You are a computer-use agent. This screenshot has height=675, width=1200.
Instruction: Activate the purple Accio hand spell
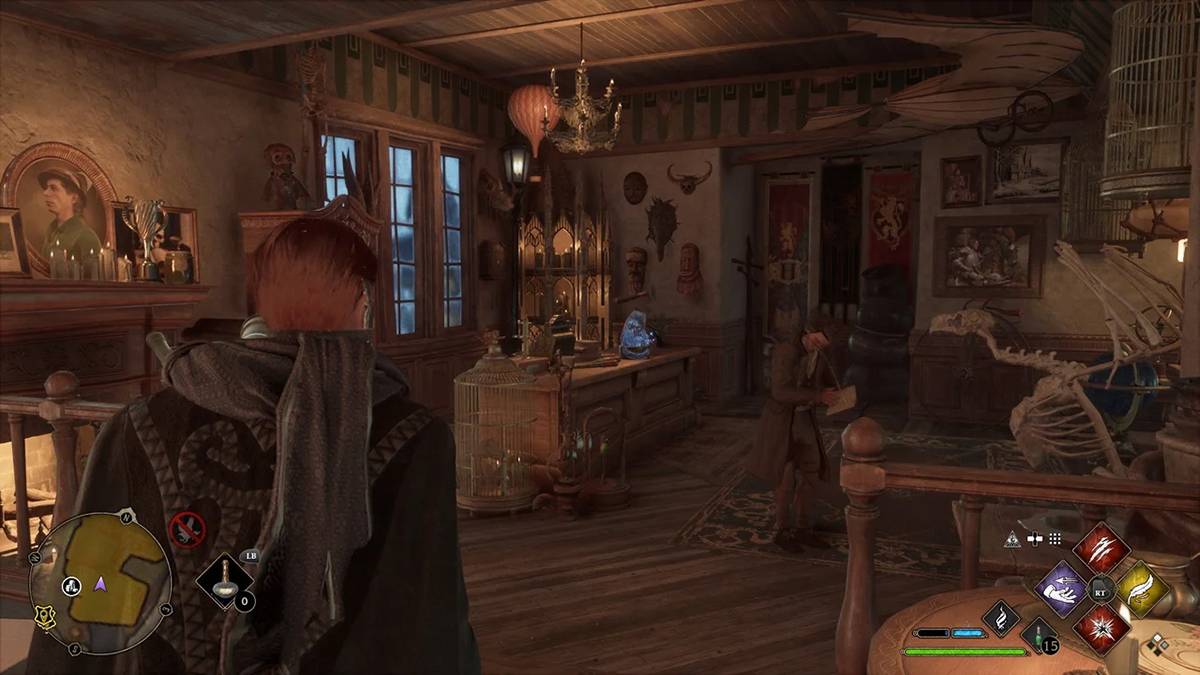coord(1059,588)
